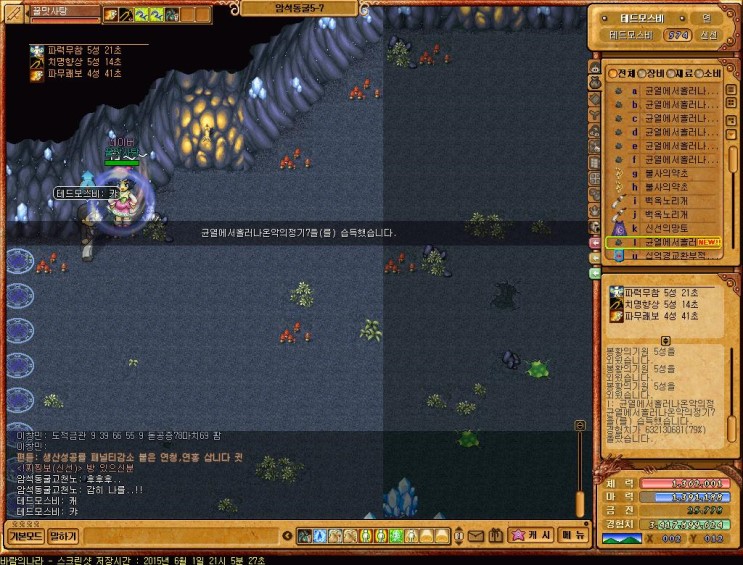743x565 pixels.
Task: Choose the 재료 inventory filter
Action: point(683,73)
